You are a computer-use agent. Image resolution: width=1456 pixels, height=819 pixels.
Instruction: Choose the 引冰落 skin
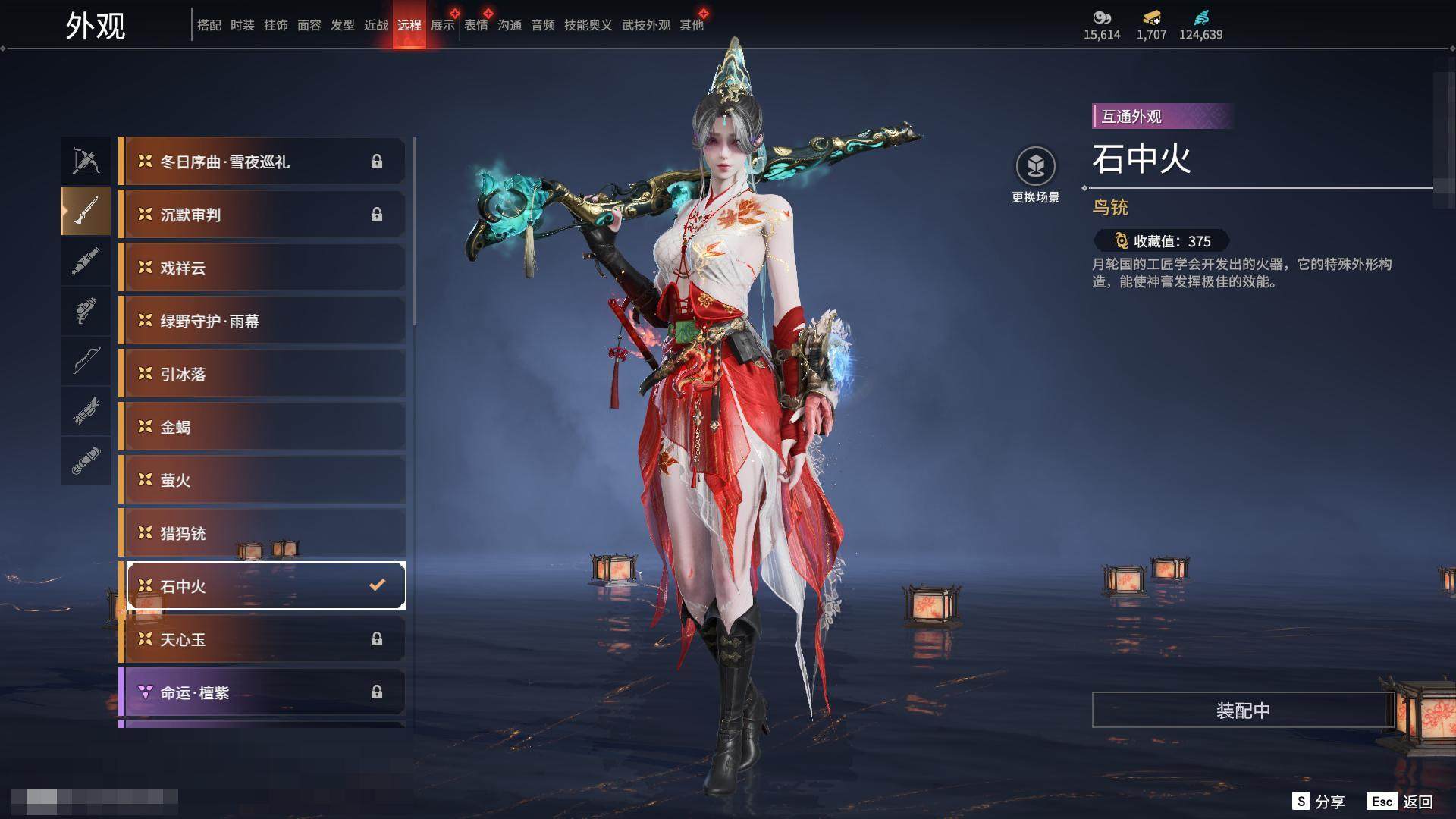coord(262,374)
